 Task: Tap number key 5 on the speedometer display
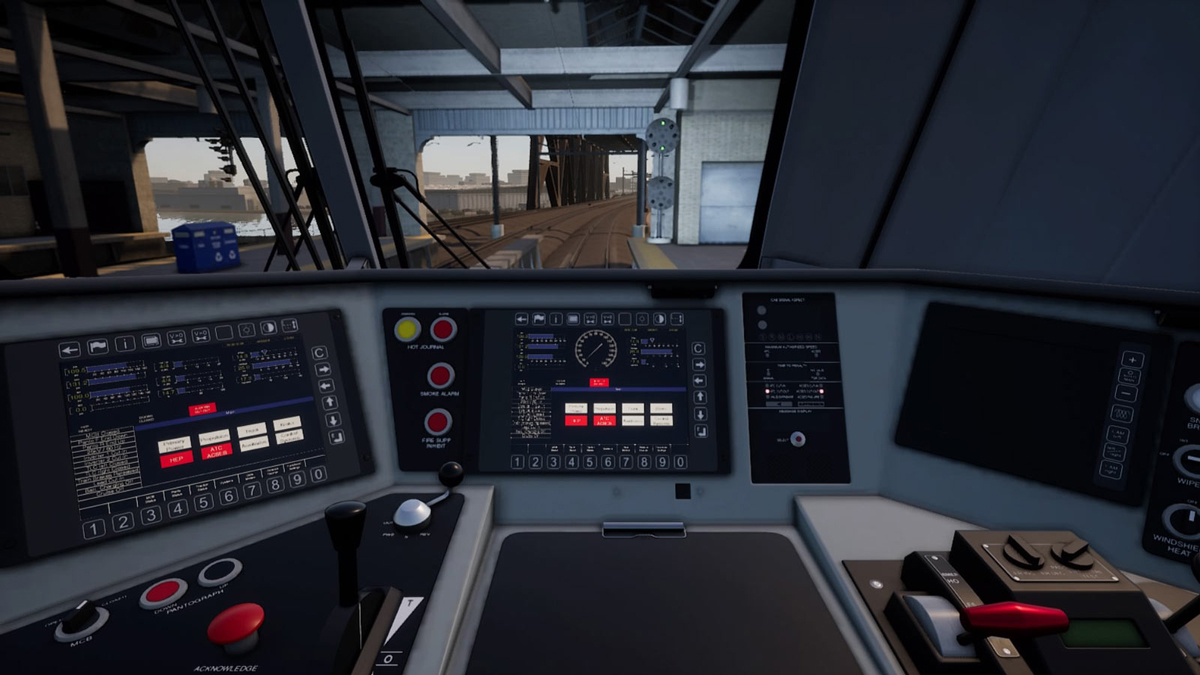590,461
